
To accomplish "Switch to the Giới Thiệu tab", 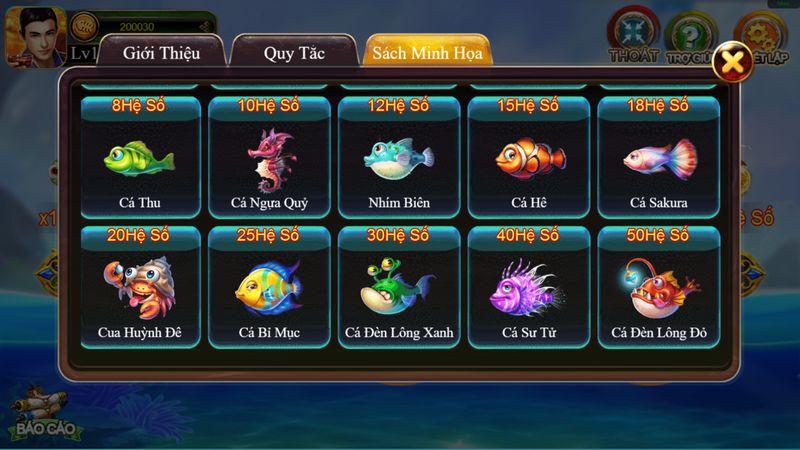I will (x=160, y=52).
